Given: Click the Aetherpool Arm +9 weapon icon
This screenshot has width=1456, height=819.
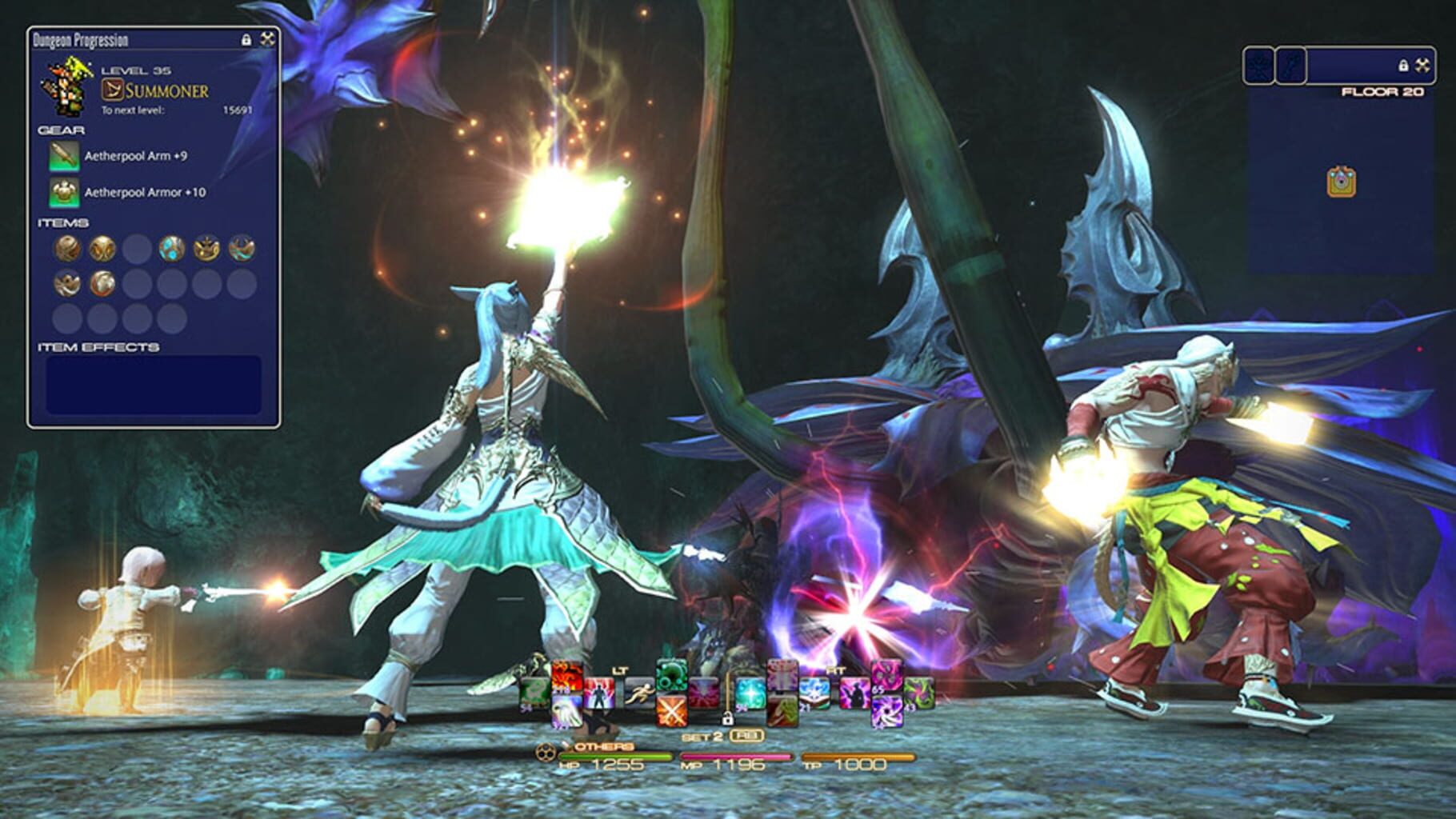Looking at the screenshot, I should coord(64,157).
